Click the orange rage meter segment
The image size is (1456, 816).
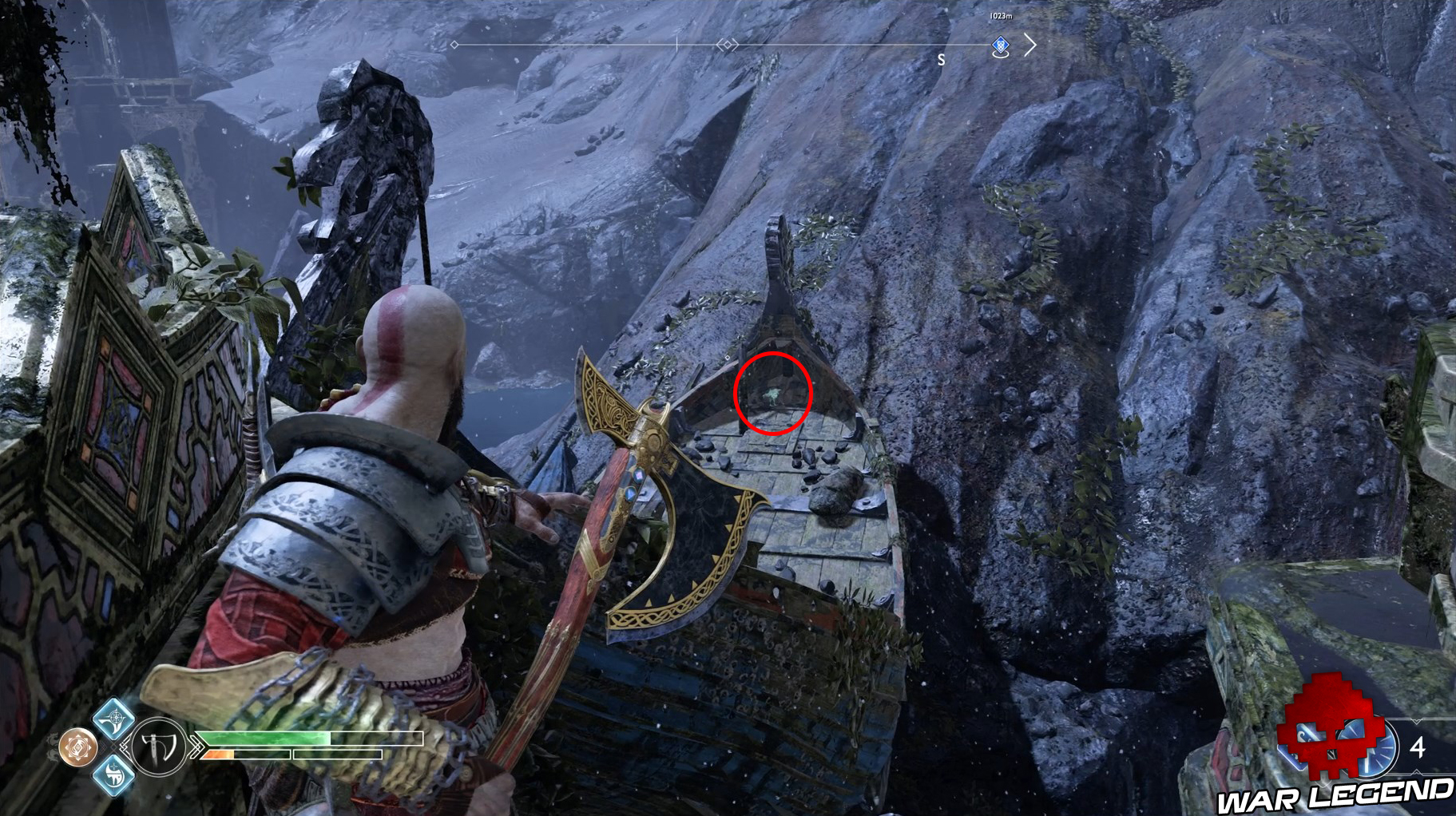point(218,753)
